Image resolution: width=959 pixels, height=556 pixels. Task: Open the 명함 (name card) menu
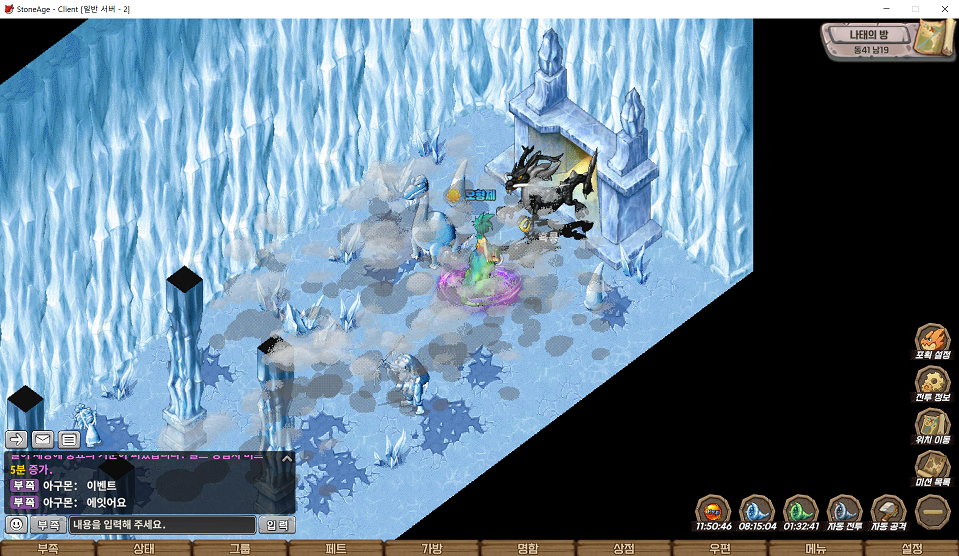click(528, 548)
